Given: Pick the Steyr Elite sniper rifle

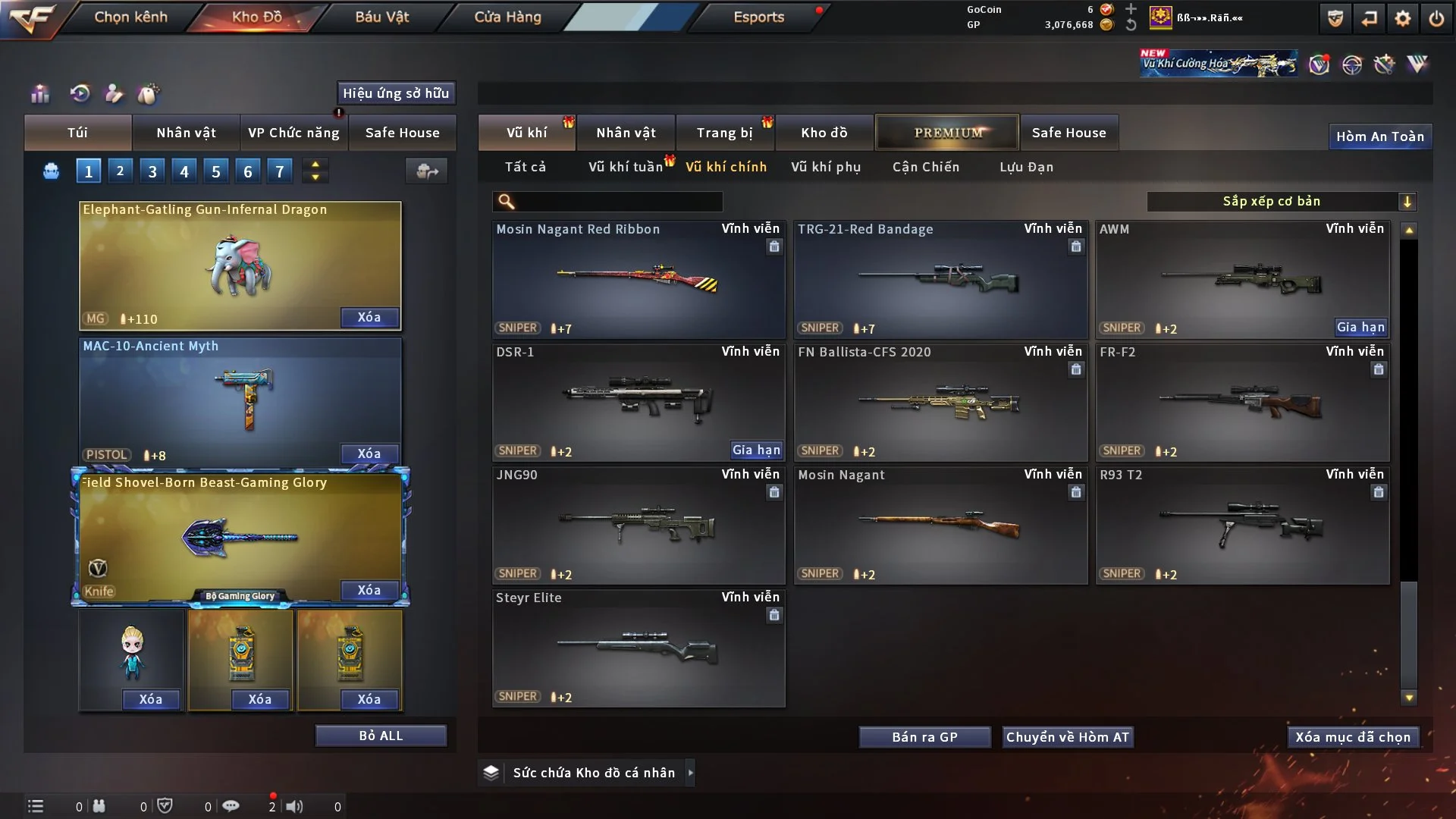Looking at the screenshot, I should point(639,648).
